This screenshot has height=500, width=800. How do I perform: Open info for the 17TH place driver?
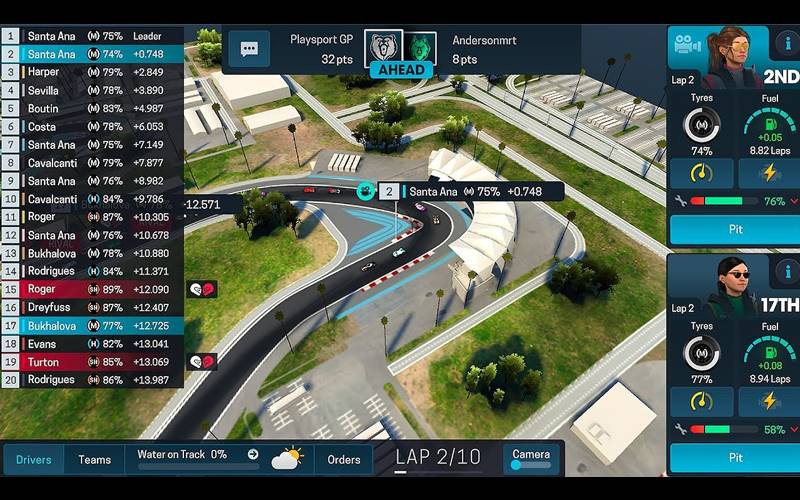(786, 272)
